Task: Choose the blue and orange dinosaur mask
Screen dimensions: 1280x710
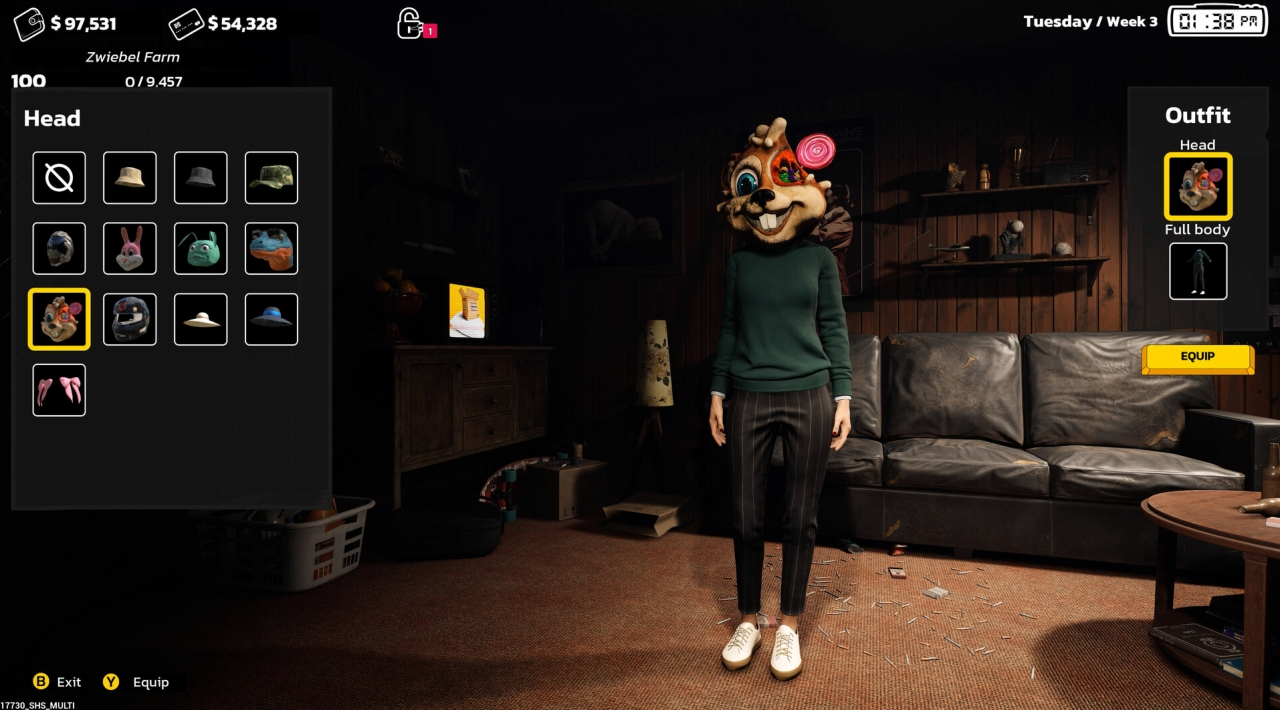Action: (272, 248)
